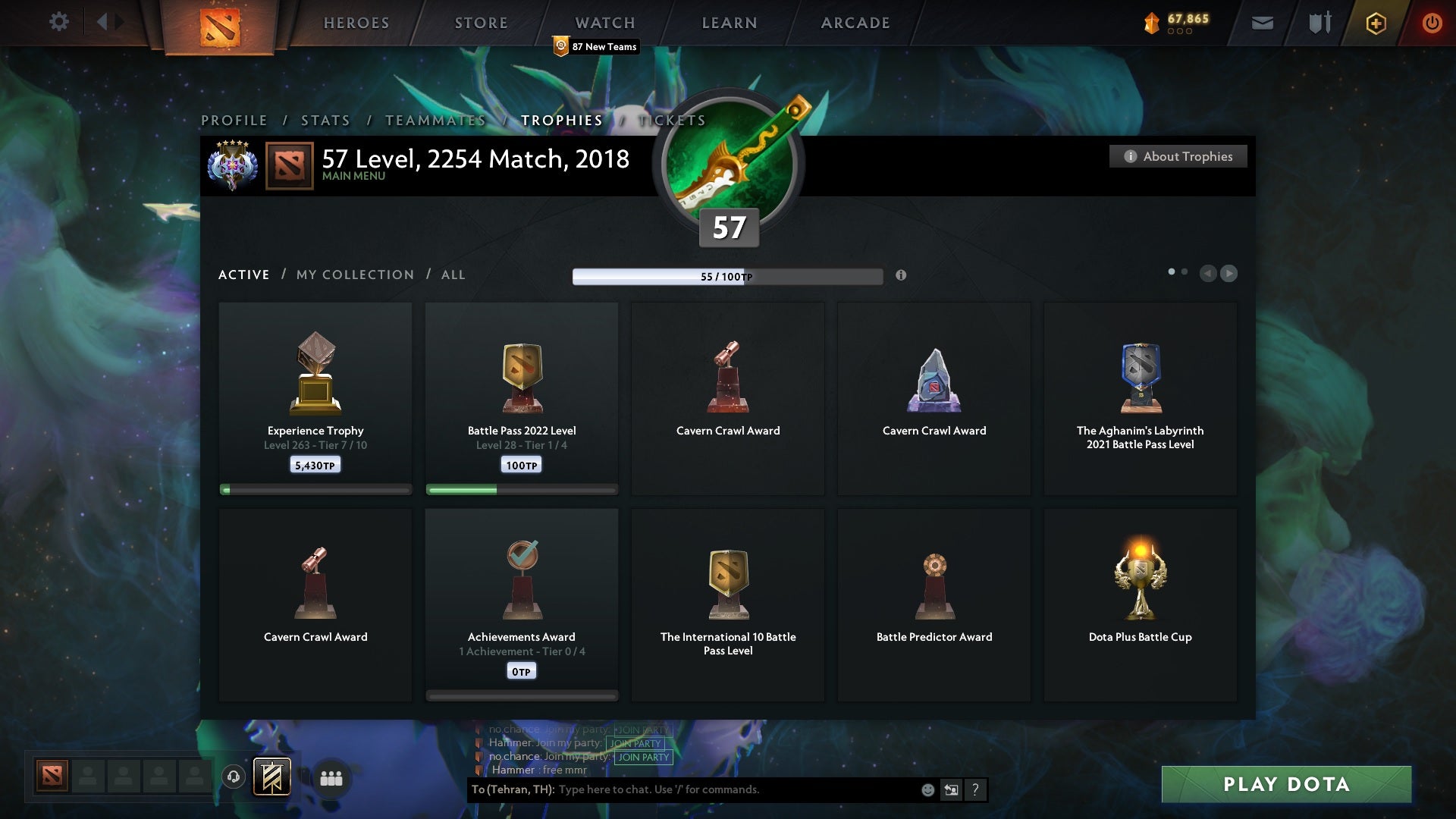Open the friends list icon
This screenshot has width=1456, height=819.
pos(331,778)
